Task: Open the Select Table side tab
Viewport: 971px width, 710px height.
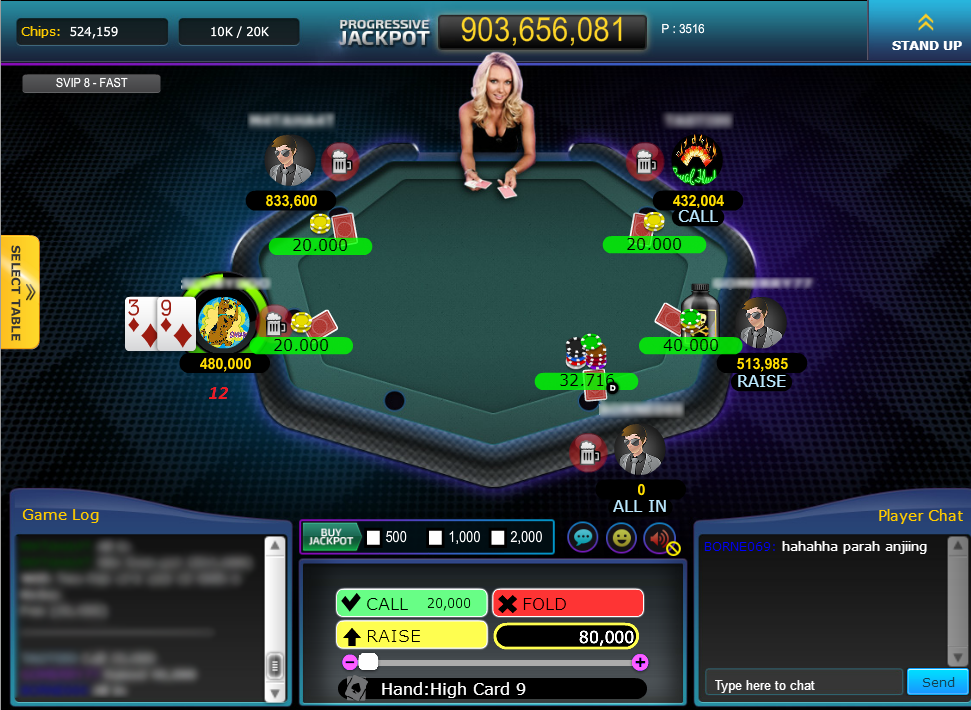Action: (20, 292)
